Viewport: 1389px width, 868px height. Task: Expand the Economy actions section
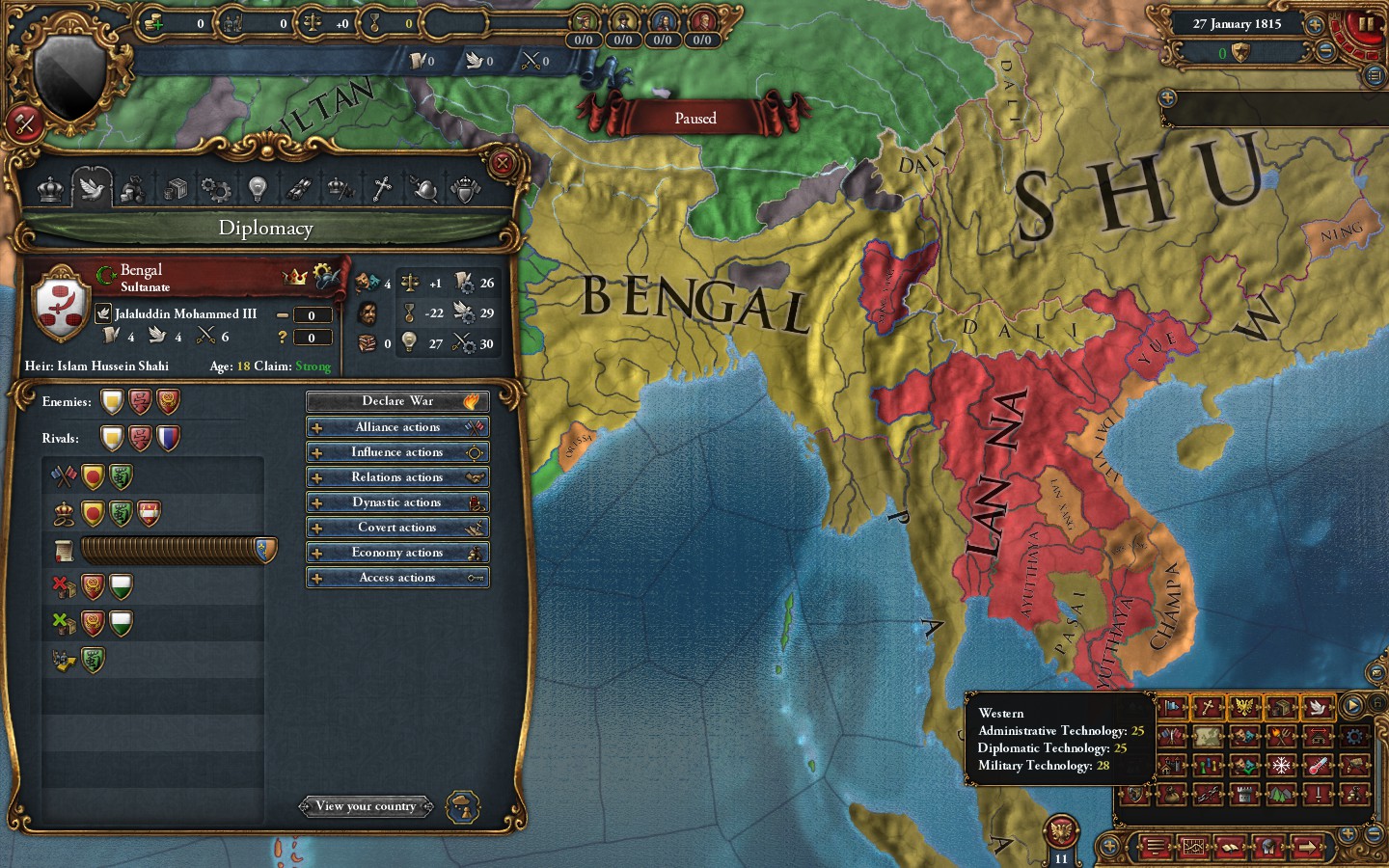click(x=397, y=552)
